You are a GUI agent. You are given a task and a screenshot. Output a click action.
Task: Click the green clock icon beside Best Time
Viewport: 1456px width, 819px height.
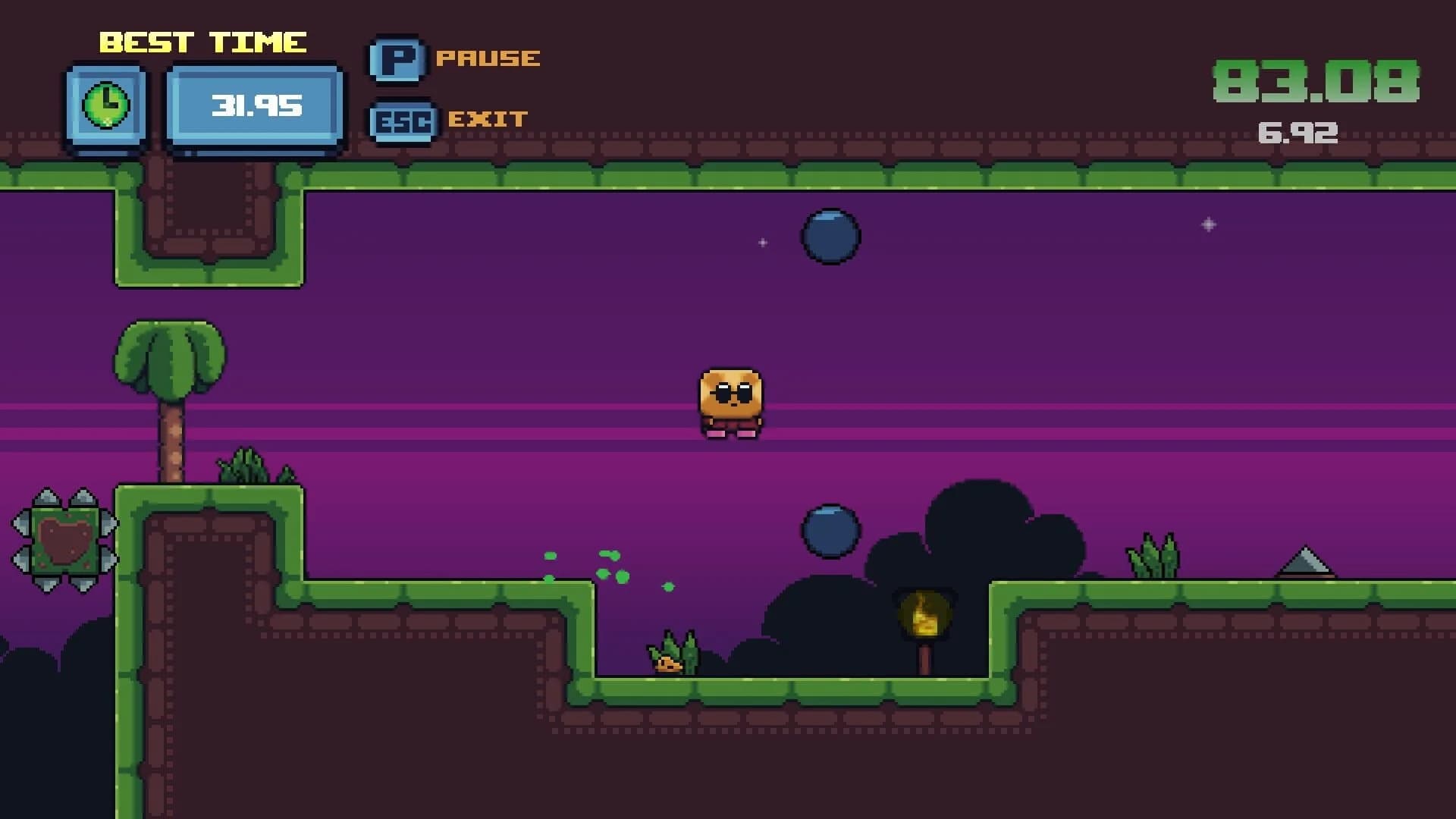coord(106,102)
